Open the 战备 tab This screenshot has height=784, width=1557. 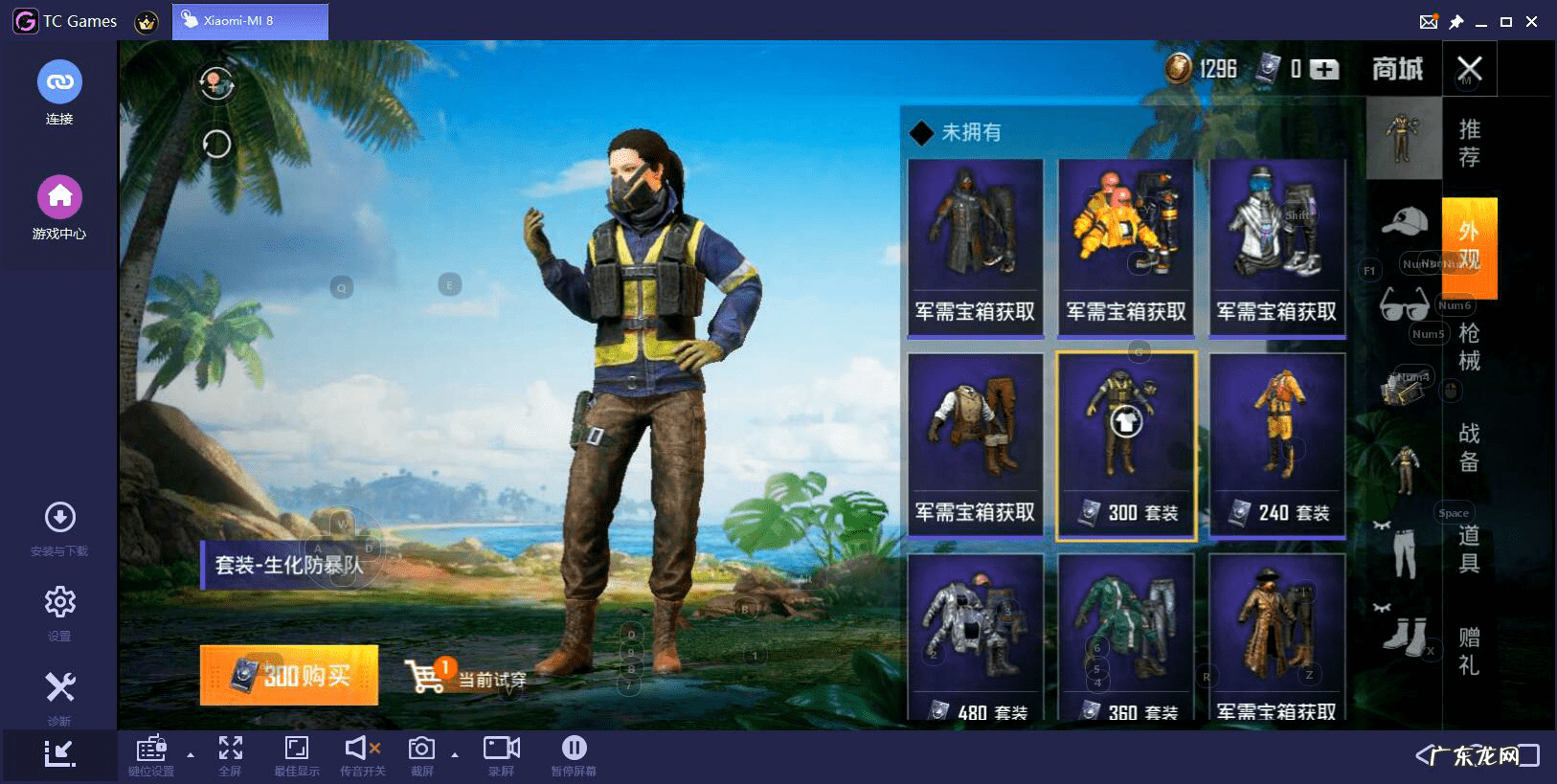pyautogui.click(x=1469, y=447)
